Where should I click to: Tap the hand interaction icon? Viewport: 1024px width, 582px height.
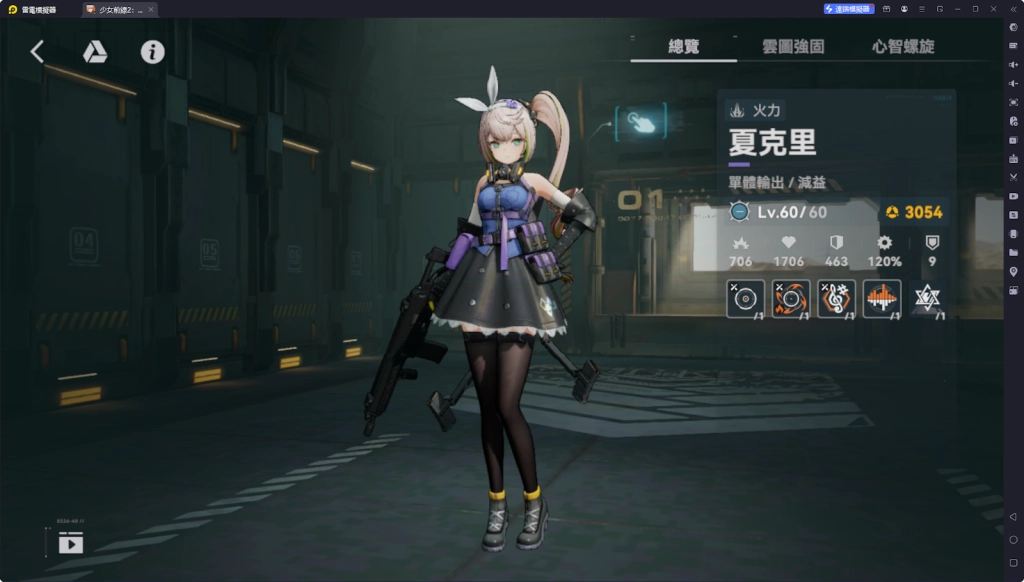pos(640,122)
